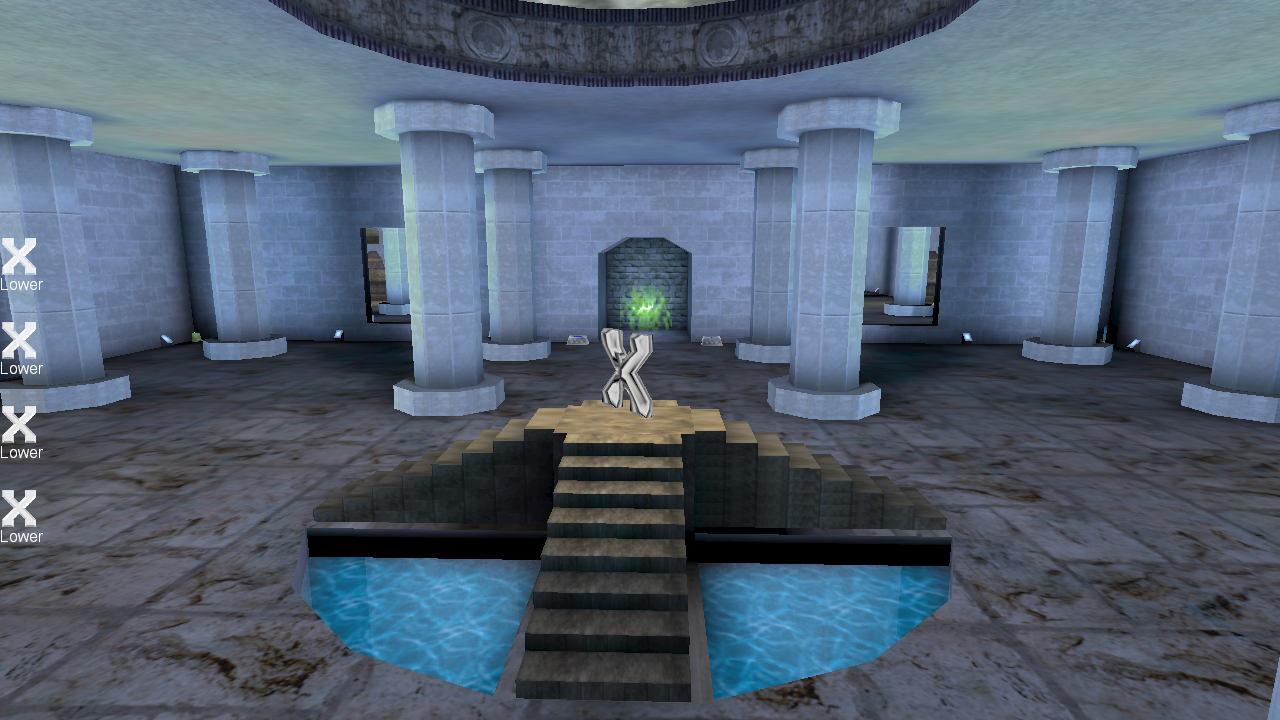Click the white scroll pickup near the central pillar
1280x720 pixels.
(x=337, y=335)
